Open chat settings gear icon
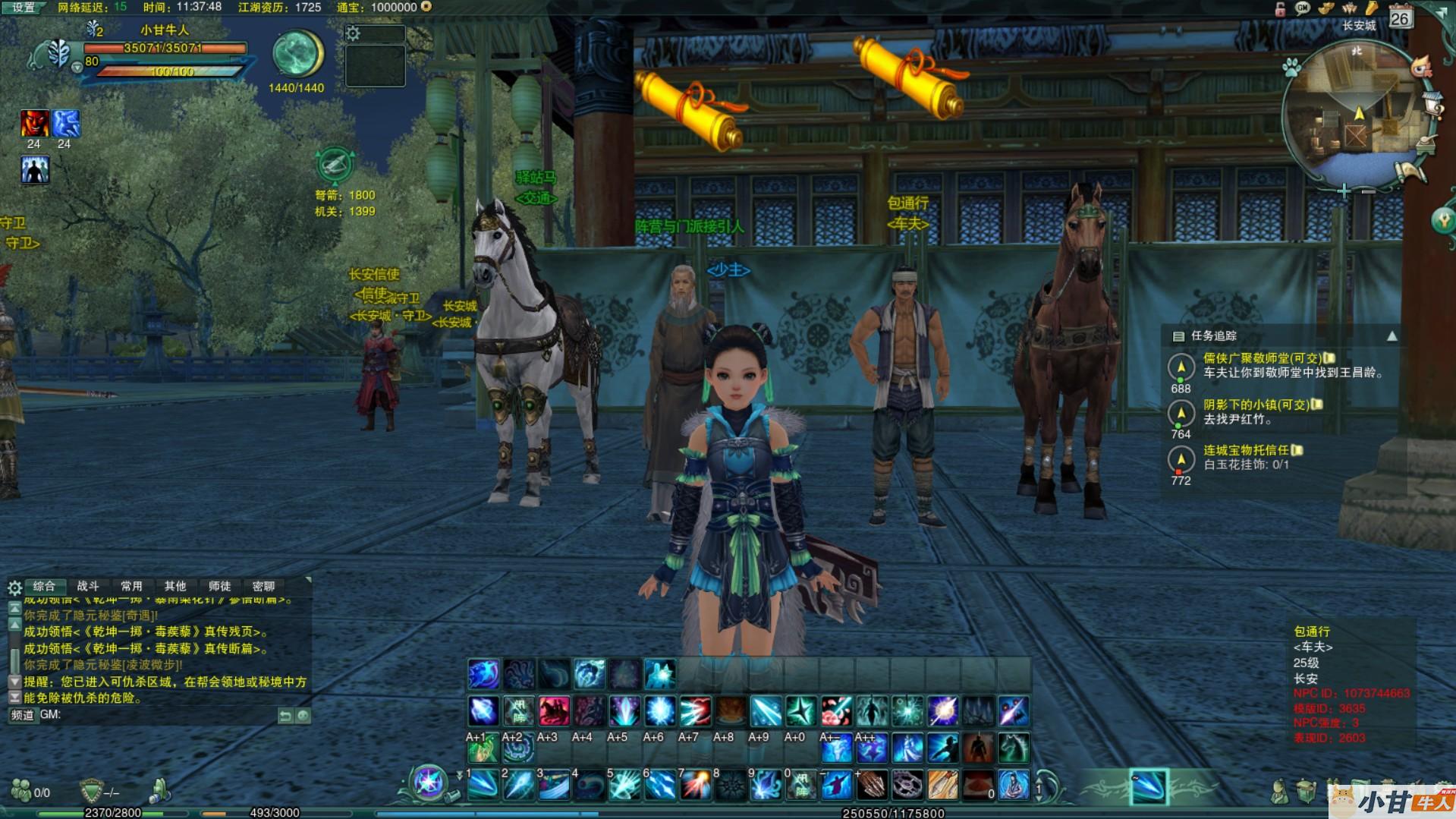The width and height of the screenshot is (1456, 819). (x=14, y=587)
